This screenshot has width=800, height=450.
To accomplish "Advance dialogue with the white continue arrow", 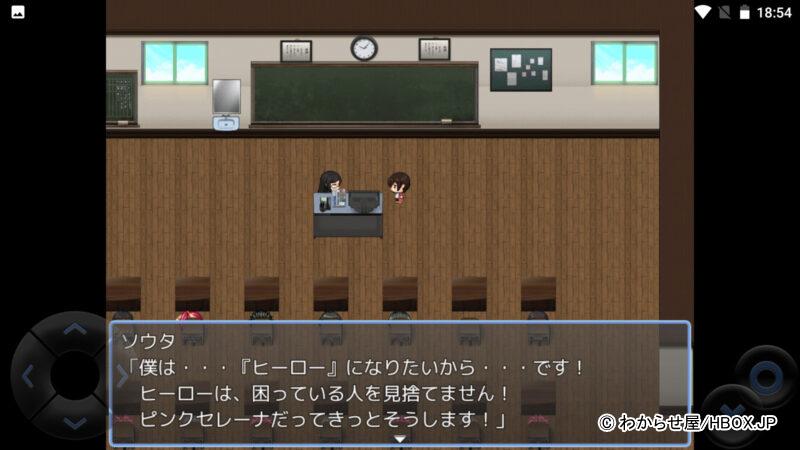I will click(400, 438).
